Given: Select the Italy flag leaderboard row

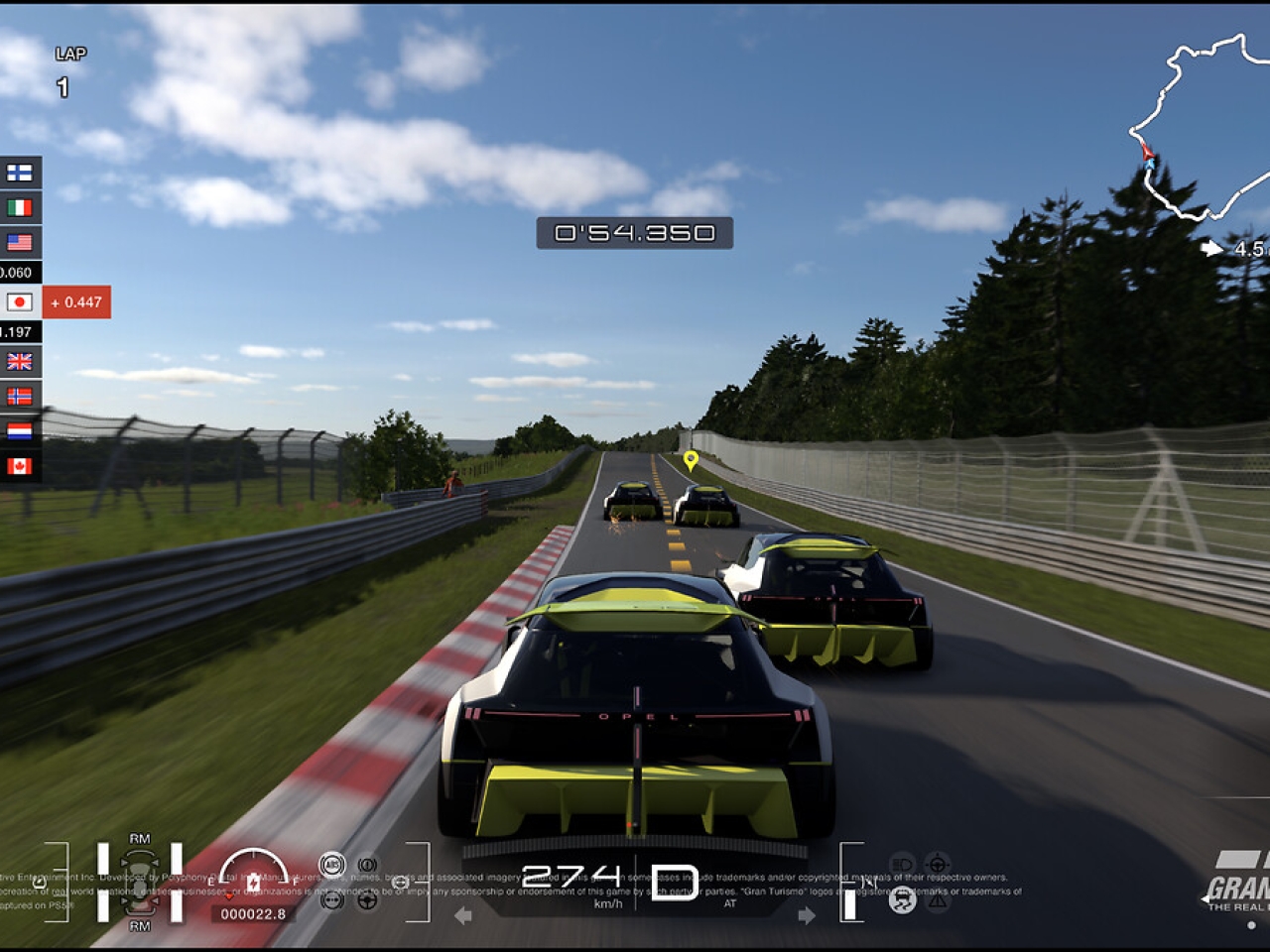Looking at the screenshot, I should [19, 207].
